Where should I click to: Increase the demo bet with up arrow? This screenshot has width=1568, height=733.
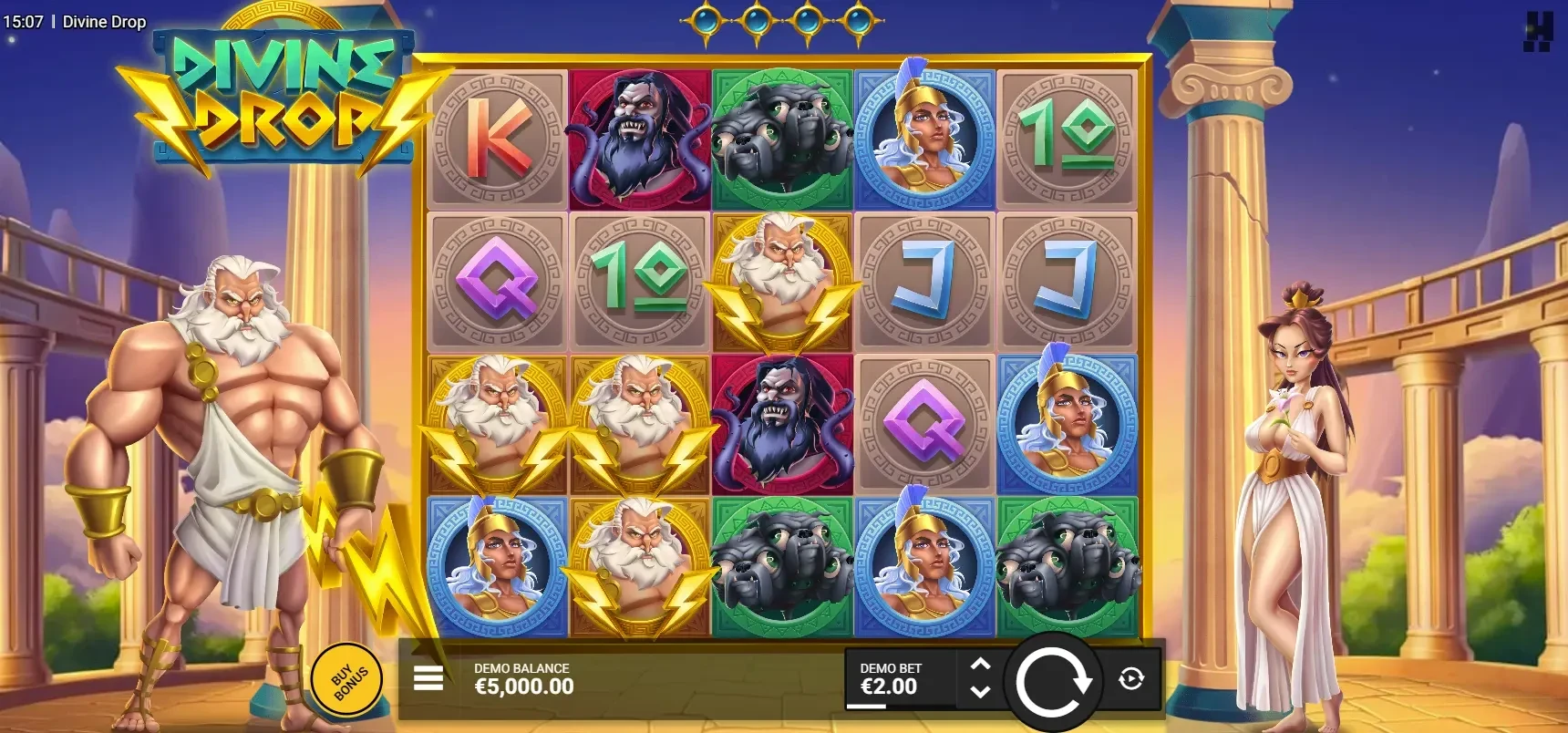(x=980, y=665)
